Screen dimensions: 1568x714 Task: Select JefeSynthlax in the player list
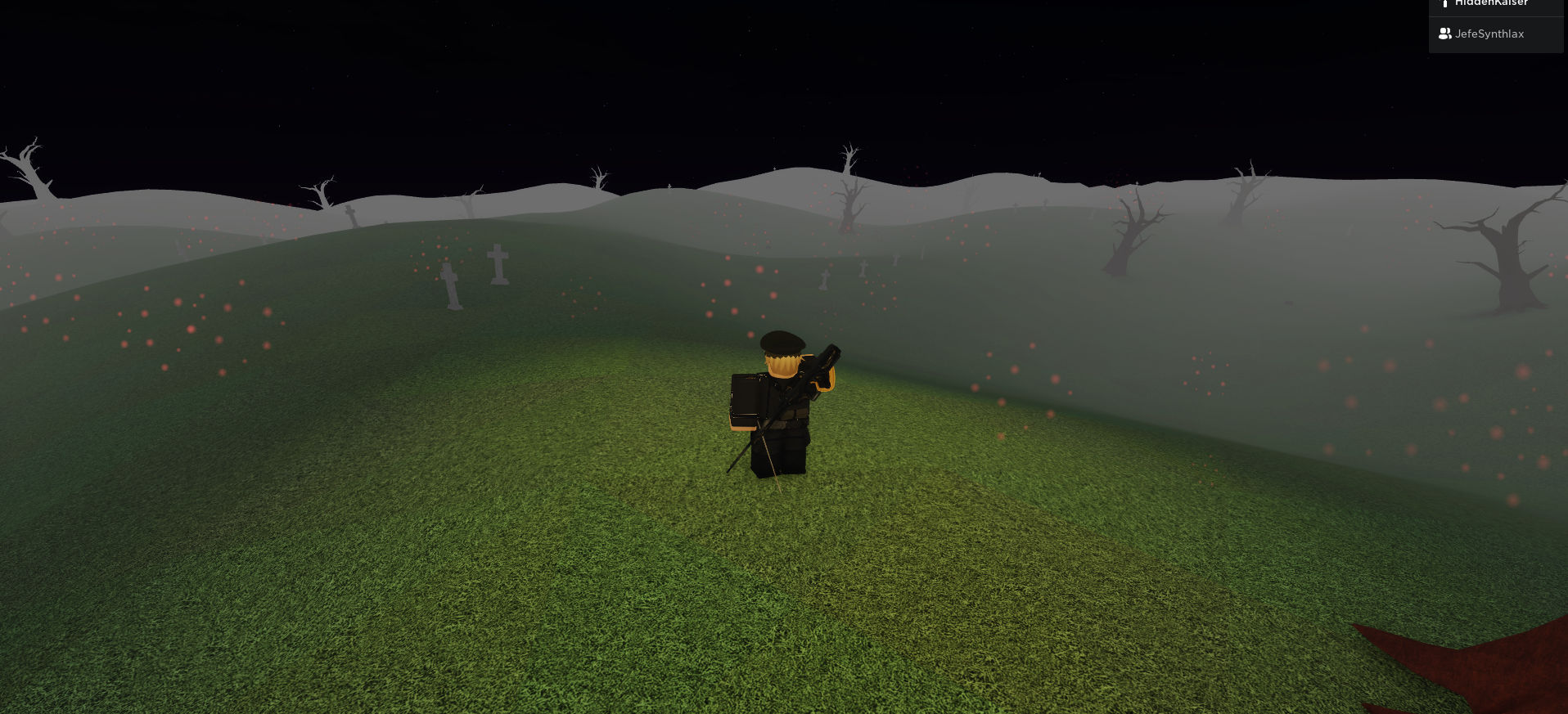[x=1489, y=34]
